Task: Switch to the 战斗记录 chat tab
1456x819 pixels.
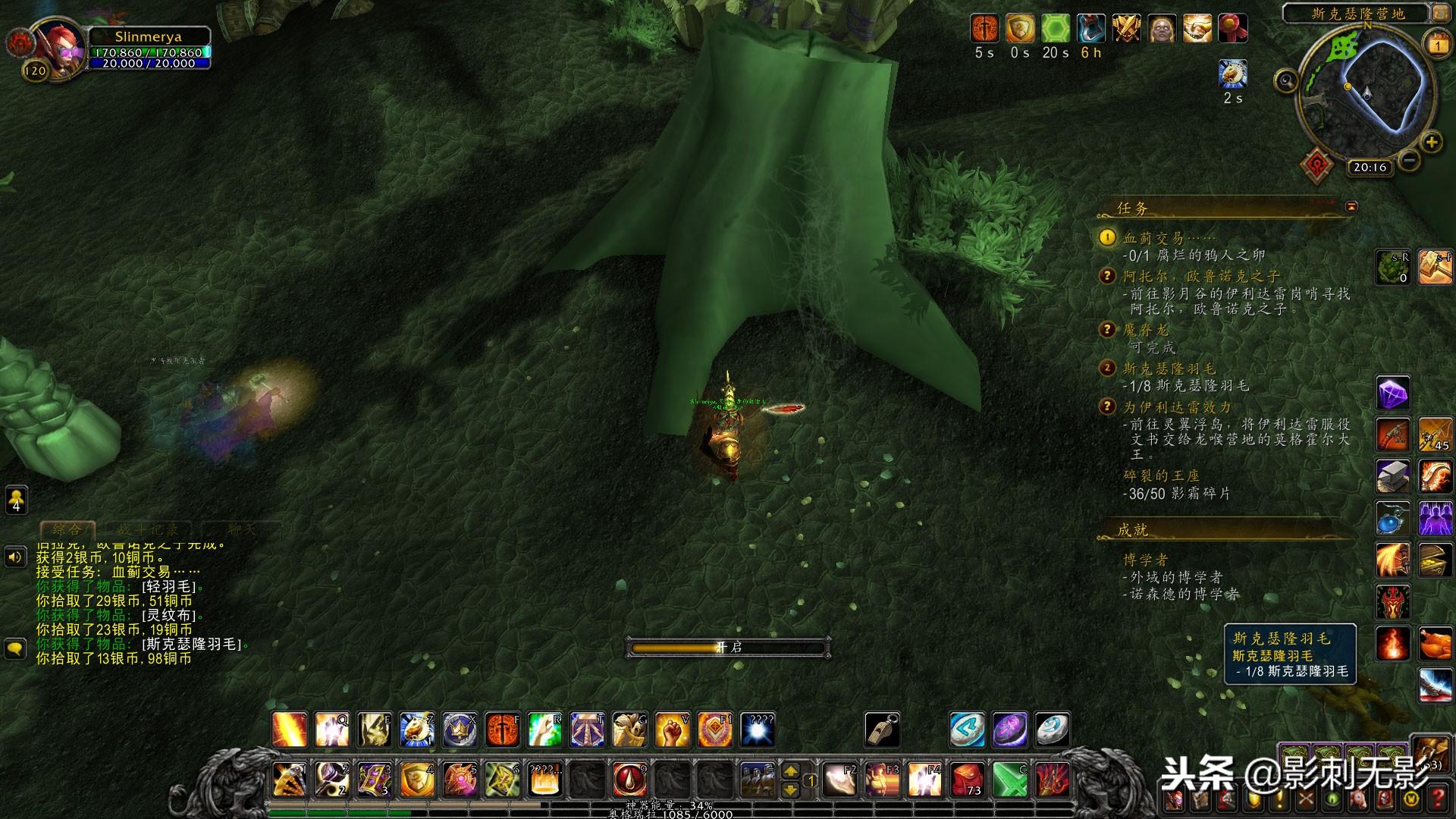Action: pos(148,529)
